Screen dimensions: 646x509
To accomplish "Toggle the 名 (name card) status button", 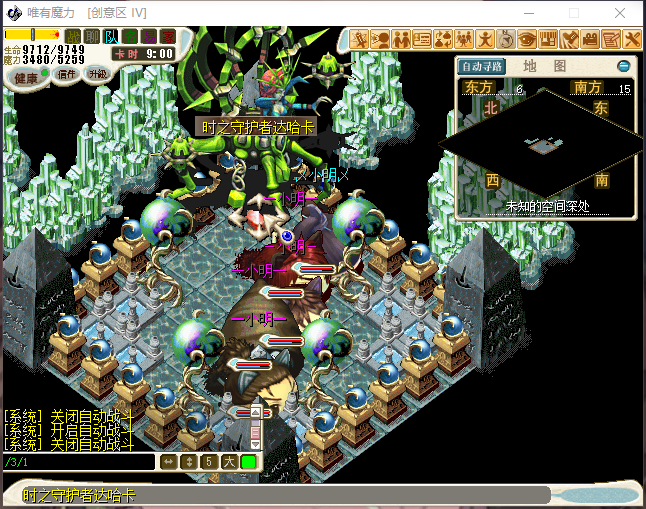I will click(x=130, y=37).
